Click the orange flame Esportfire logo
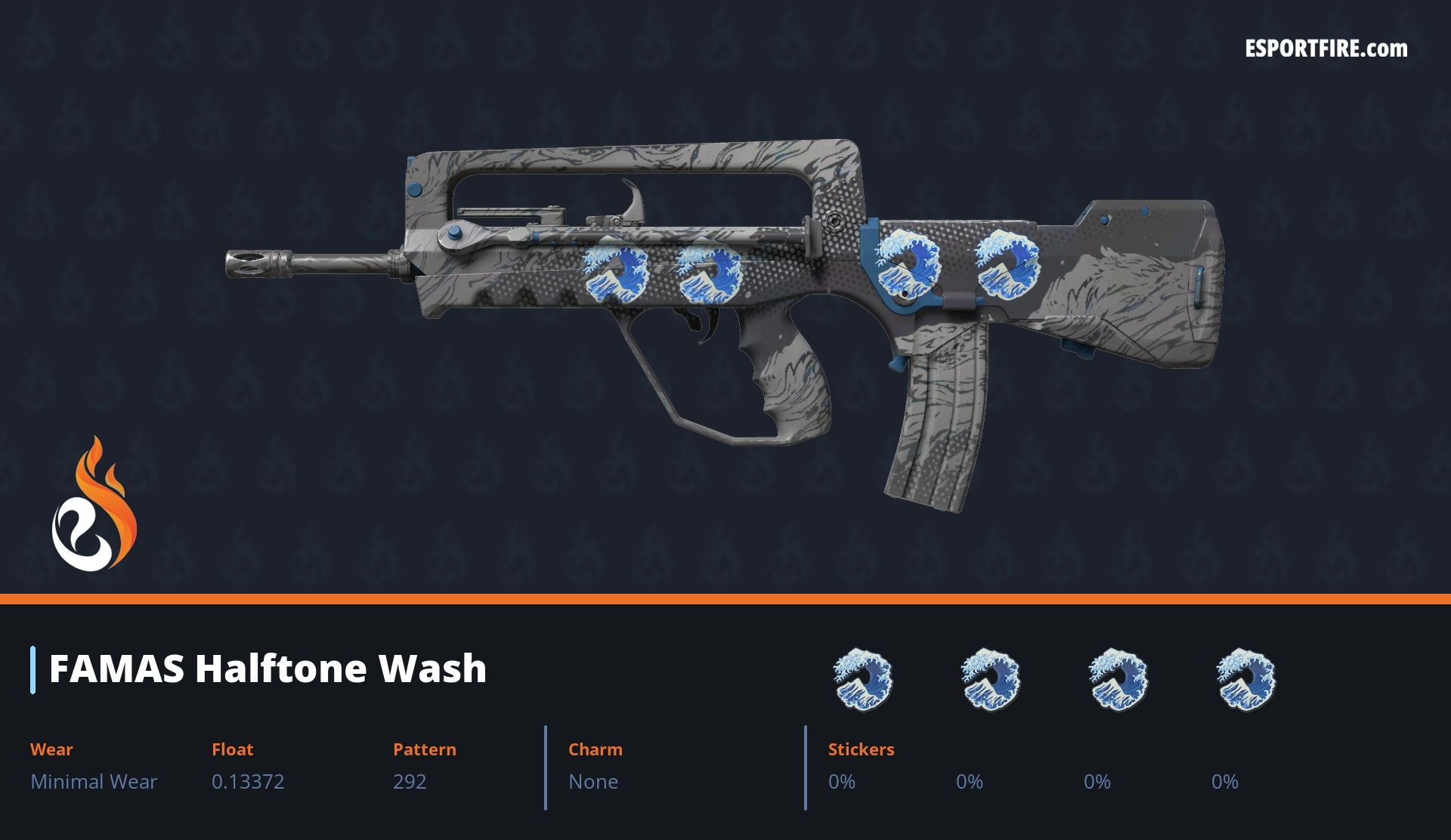 [x=94, y=505]
